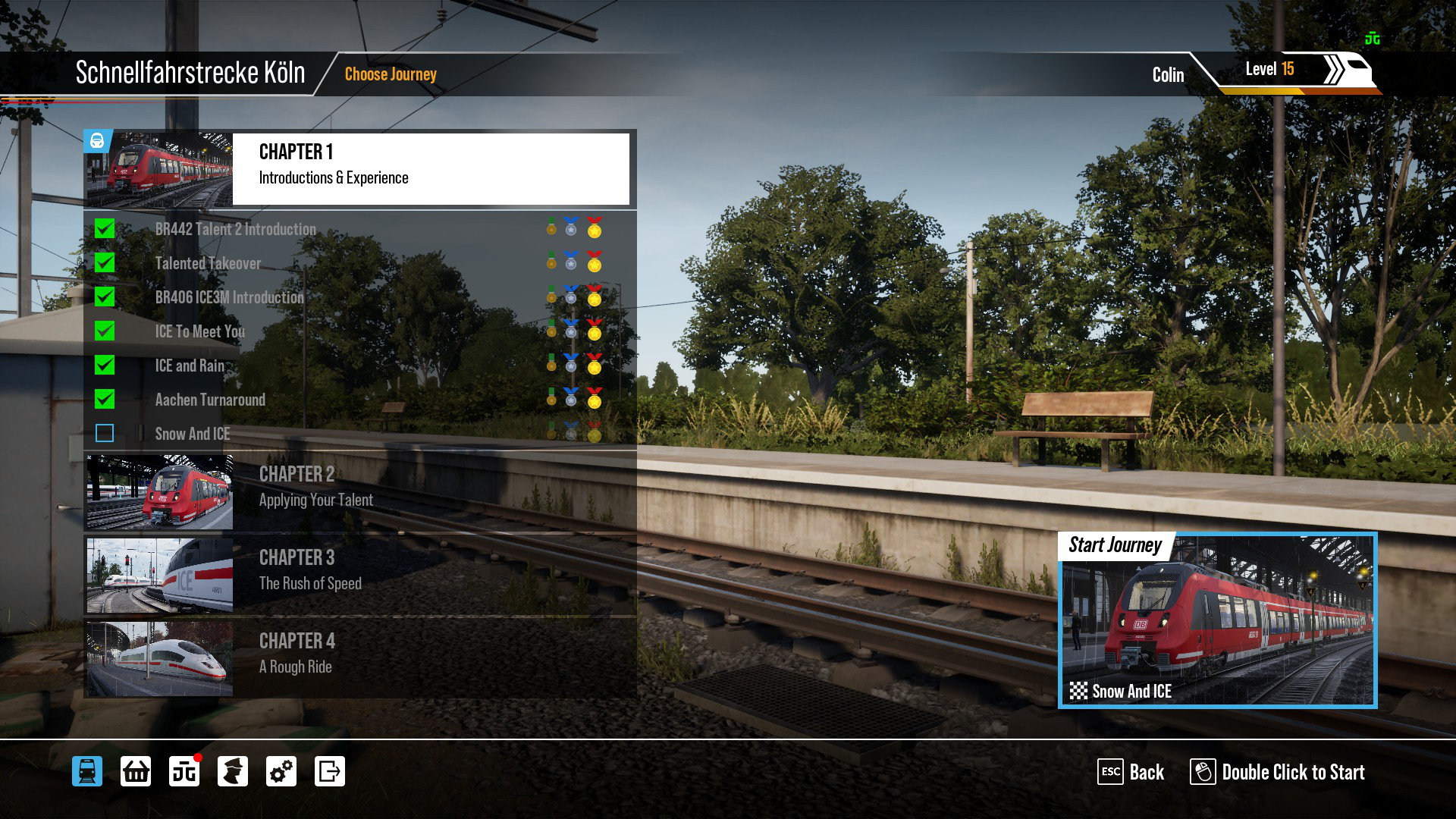
Task: Choose the uncompleted Snow And ICE scenario
Action: [192, 434]
